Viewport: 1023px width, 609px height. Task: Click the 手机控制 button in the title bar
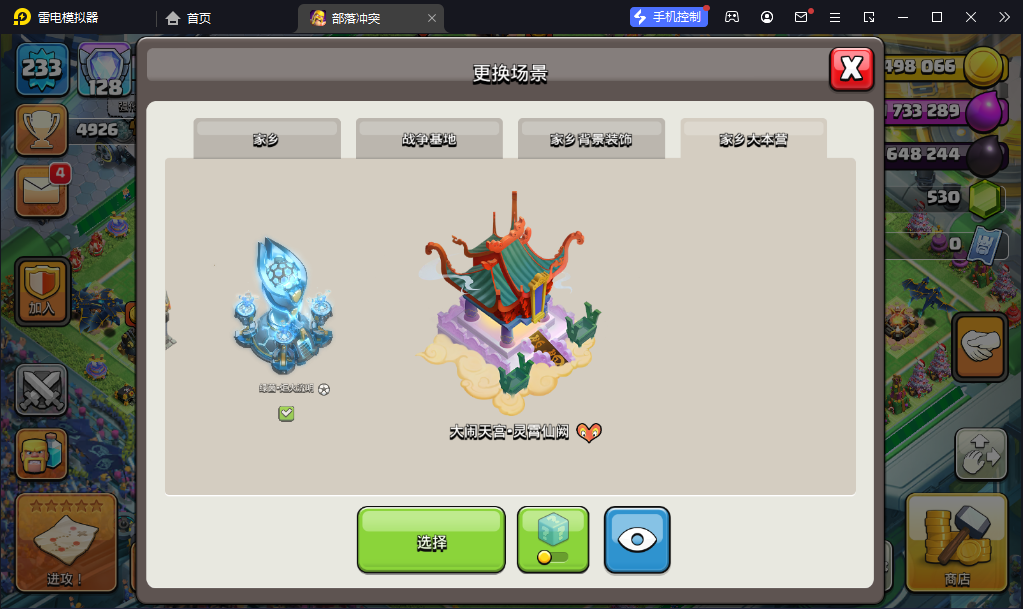pos(669,17)
